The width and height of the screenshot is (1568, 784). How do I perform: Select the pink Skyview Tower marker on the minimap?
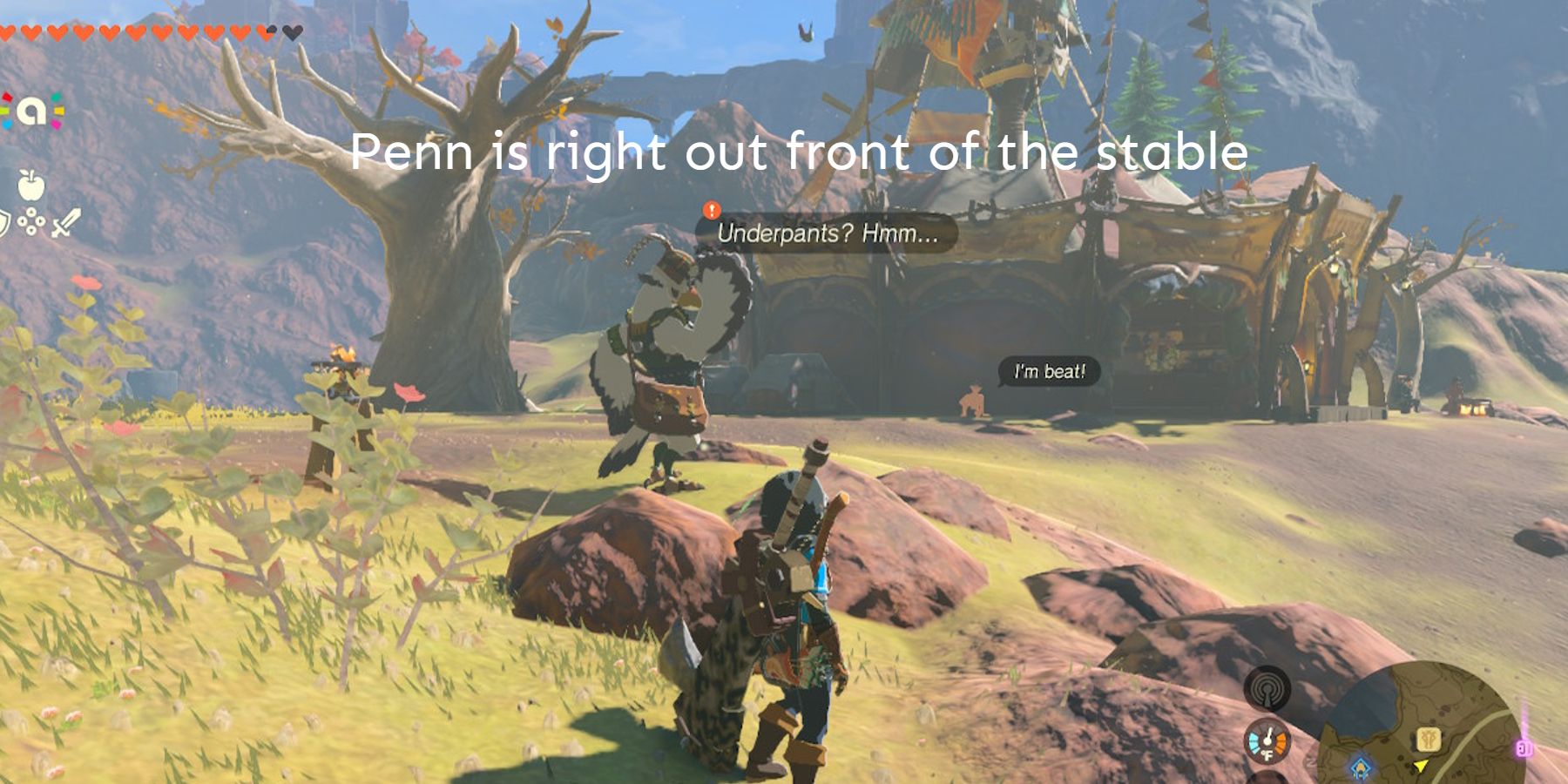tap(1523, 746)
